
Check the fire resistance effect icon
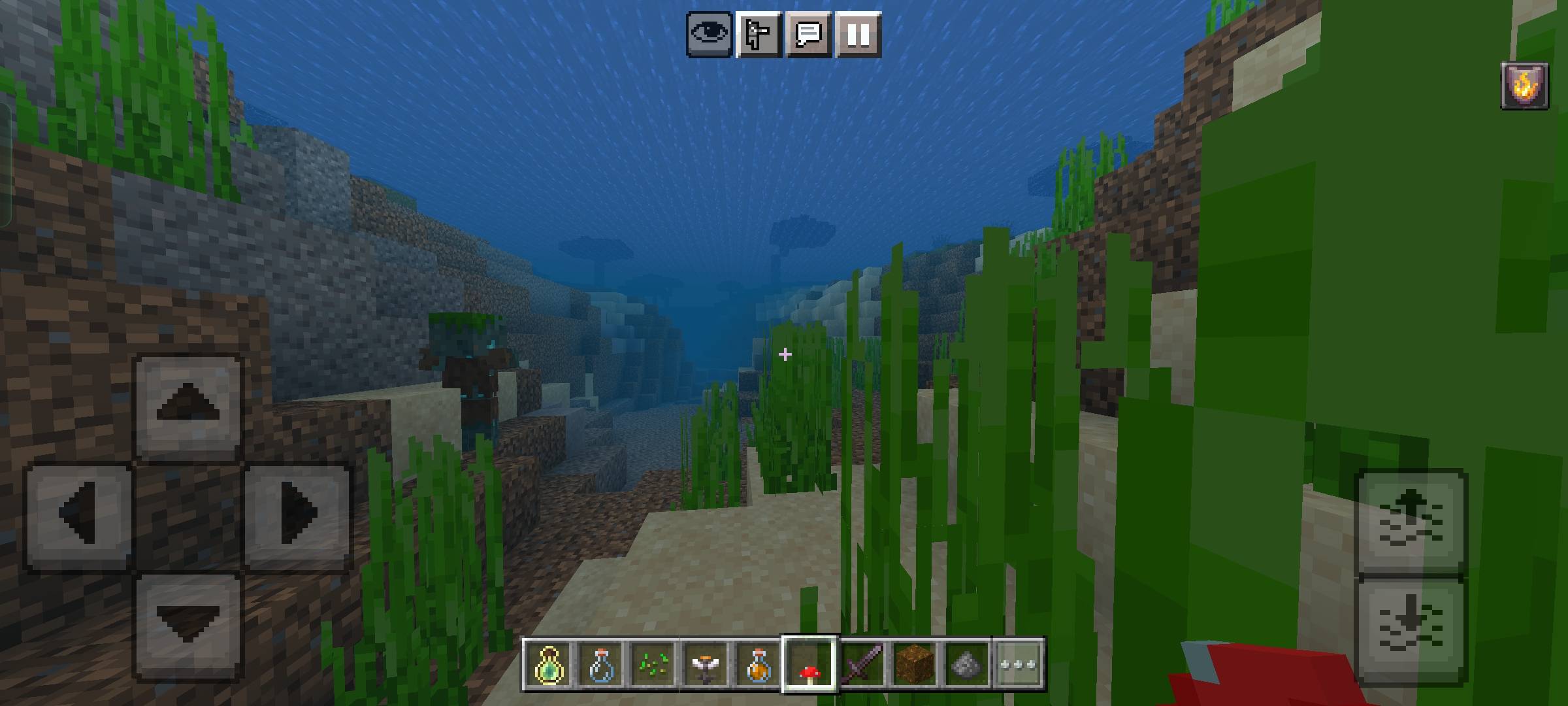tap(1524, 85)
